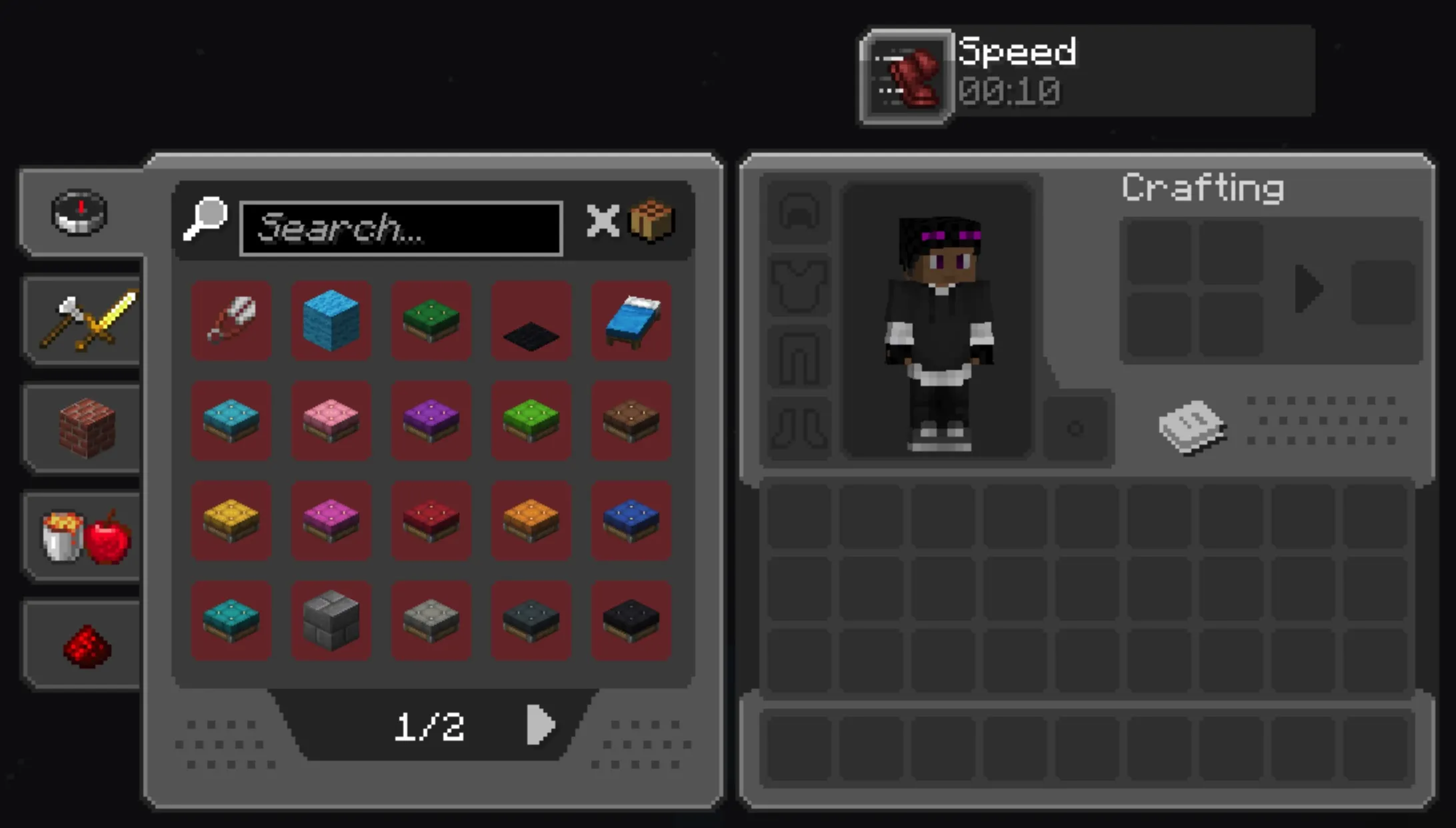Expand the black carpet item entry

coord(531,321)
